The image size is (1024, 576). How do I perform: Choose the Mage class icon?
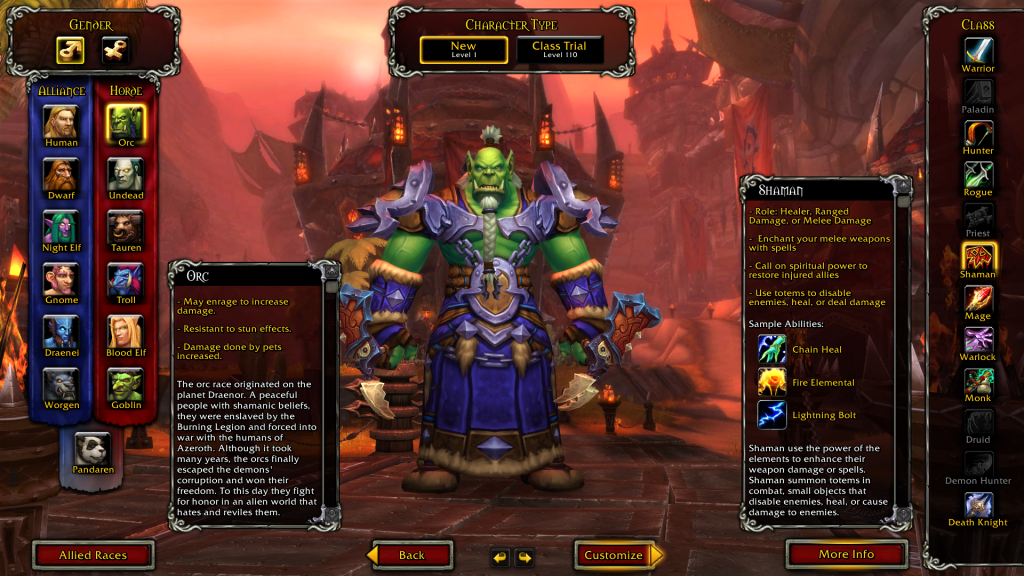tap(978, 297)
